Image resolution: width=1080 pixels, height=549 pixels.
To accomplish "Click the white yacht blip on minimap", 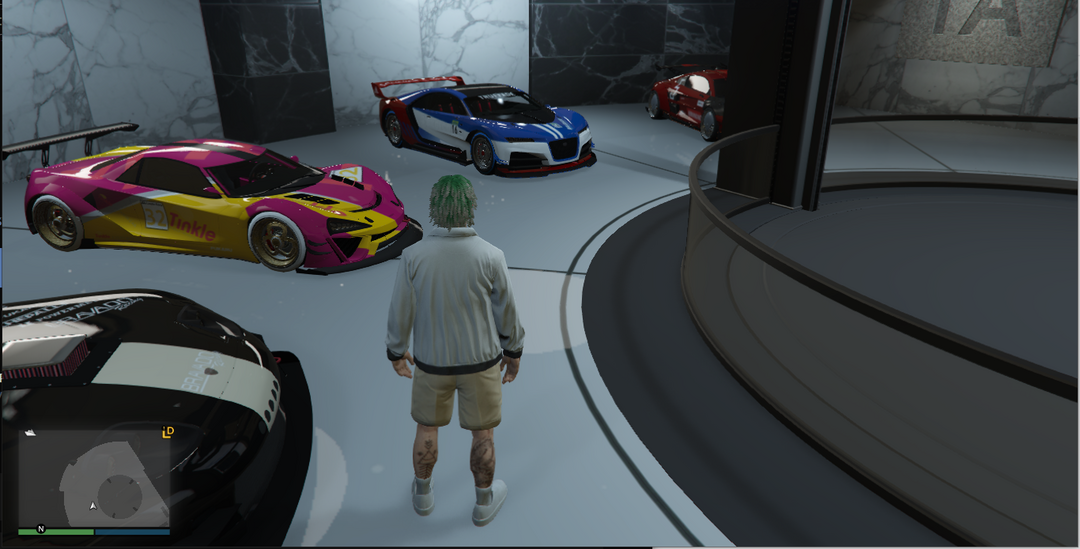I will (29, 433).
